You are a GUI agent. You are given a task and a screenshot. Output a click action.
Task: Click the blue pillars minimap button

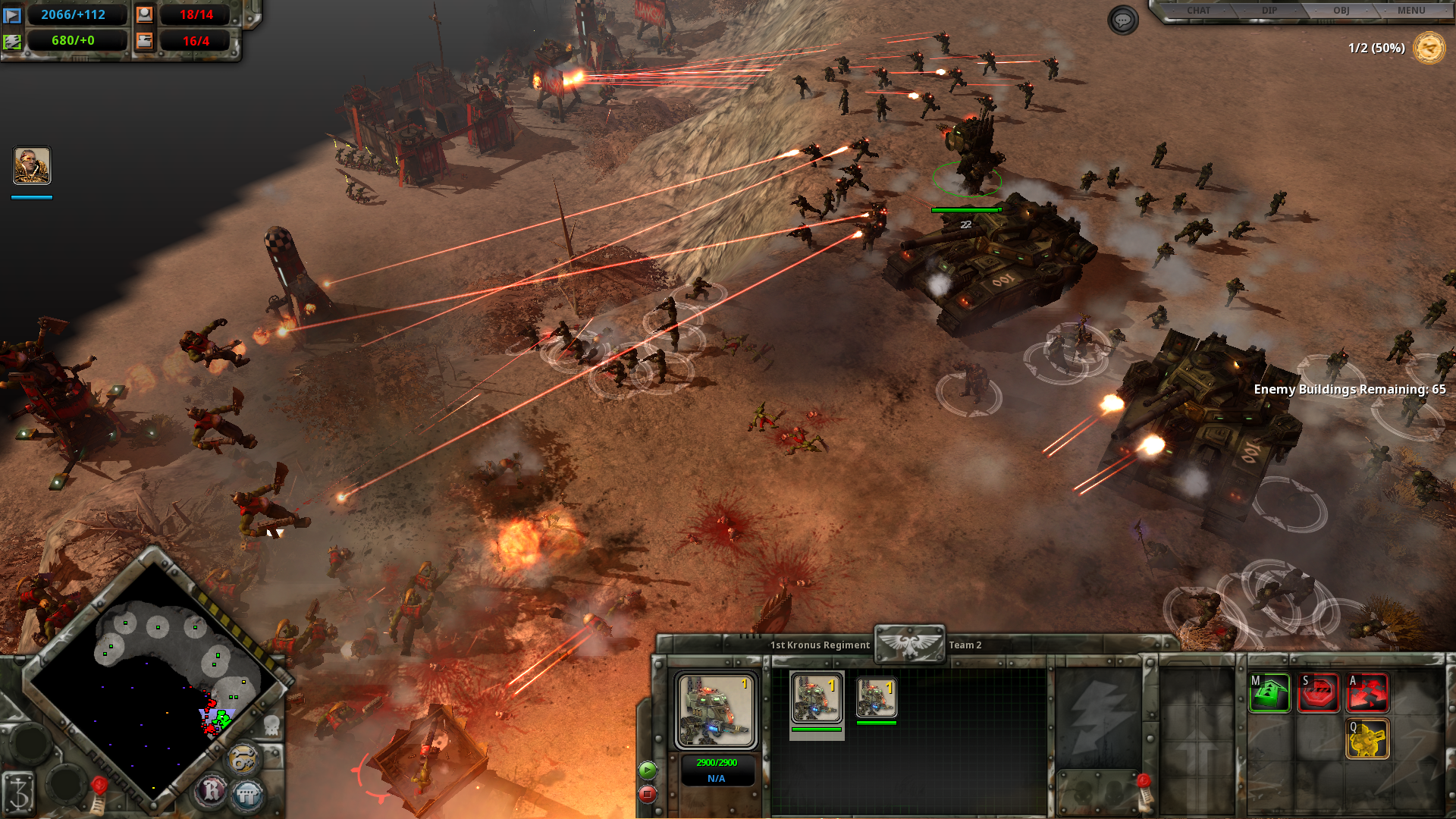coord(247,795)
